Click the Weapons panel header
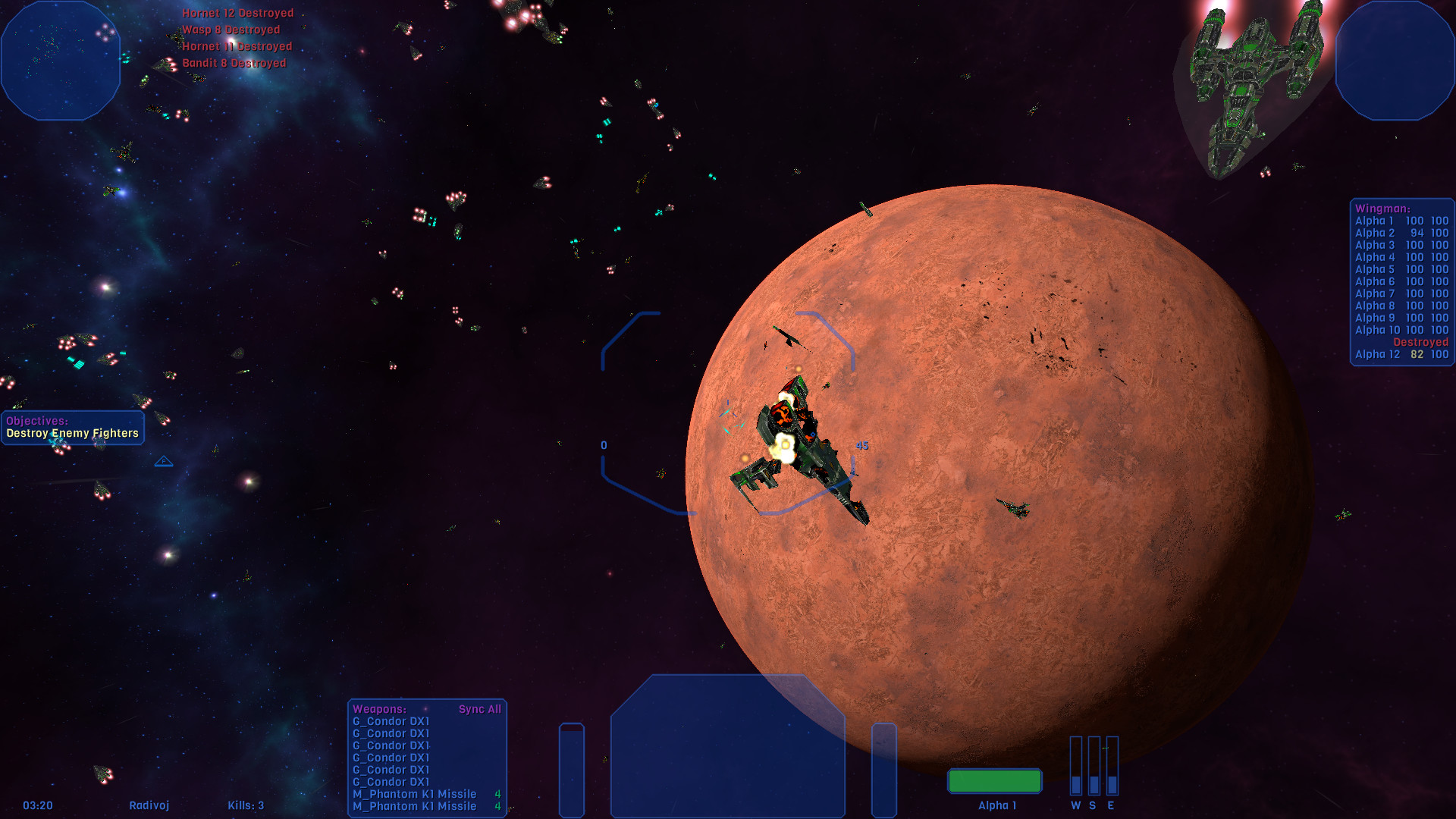The image size is (1456, 819). (379, 709)
